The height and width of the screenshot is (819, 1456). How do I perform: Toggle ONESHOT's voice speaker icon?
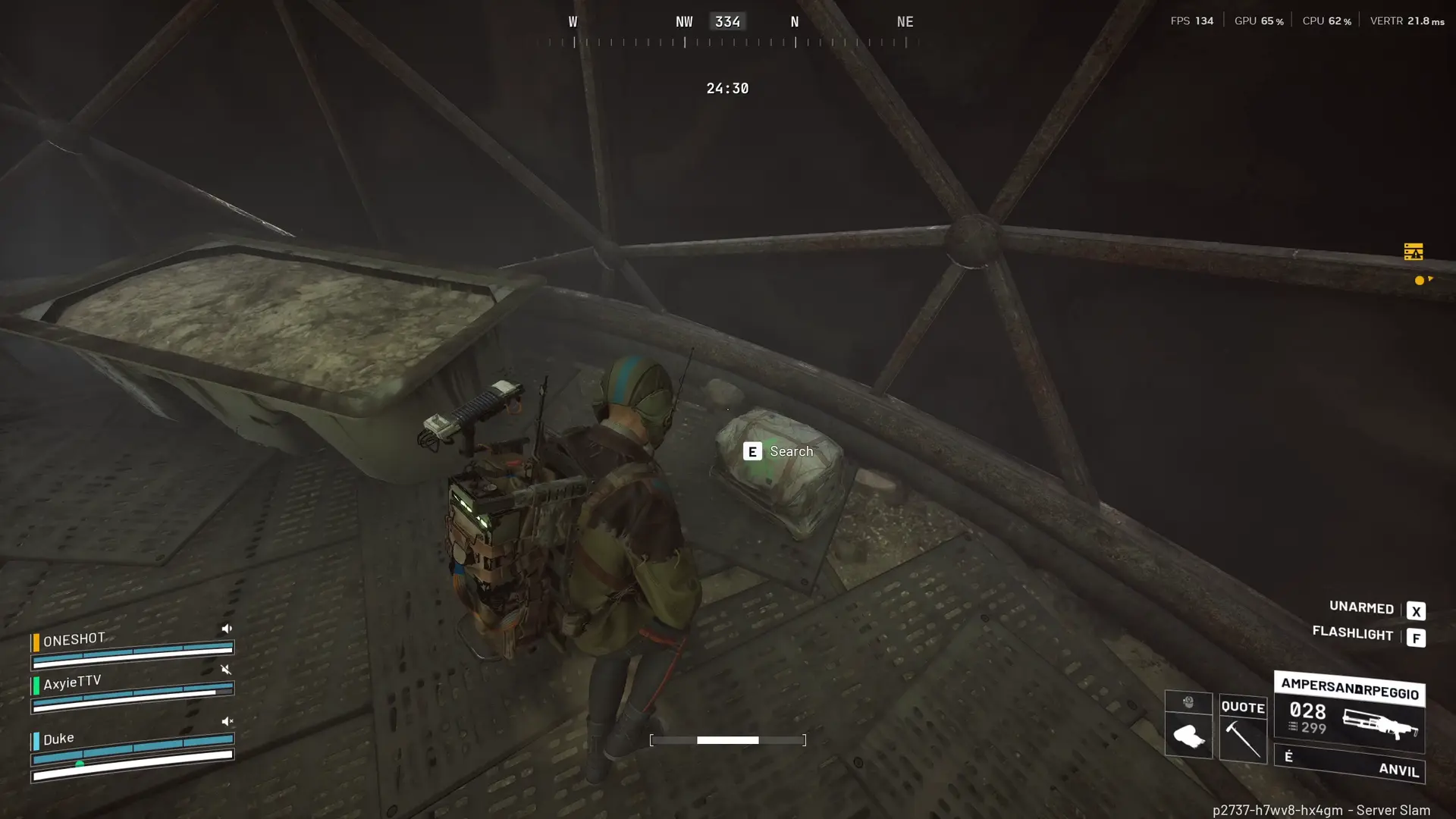click(x=226, y=629)
